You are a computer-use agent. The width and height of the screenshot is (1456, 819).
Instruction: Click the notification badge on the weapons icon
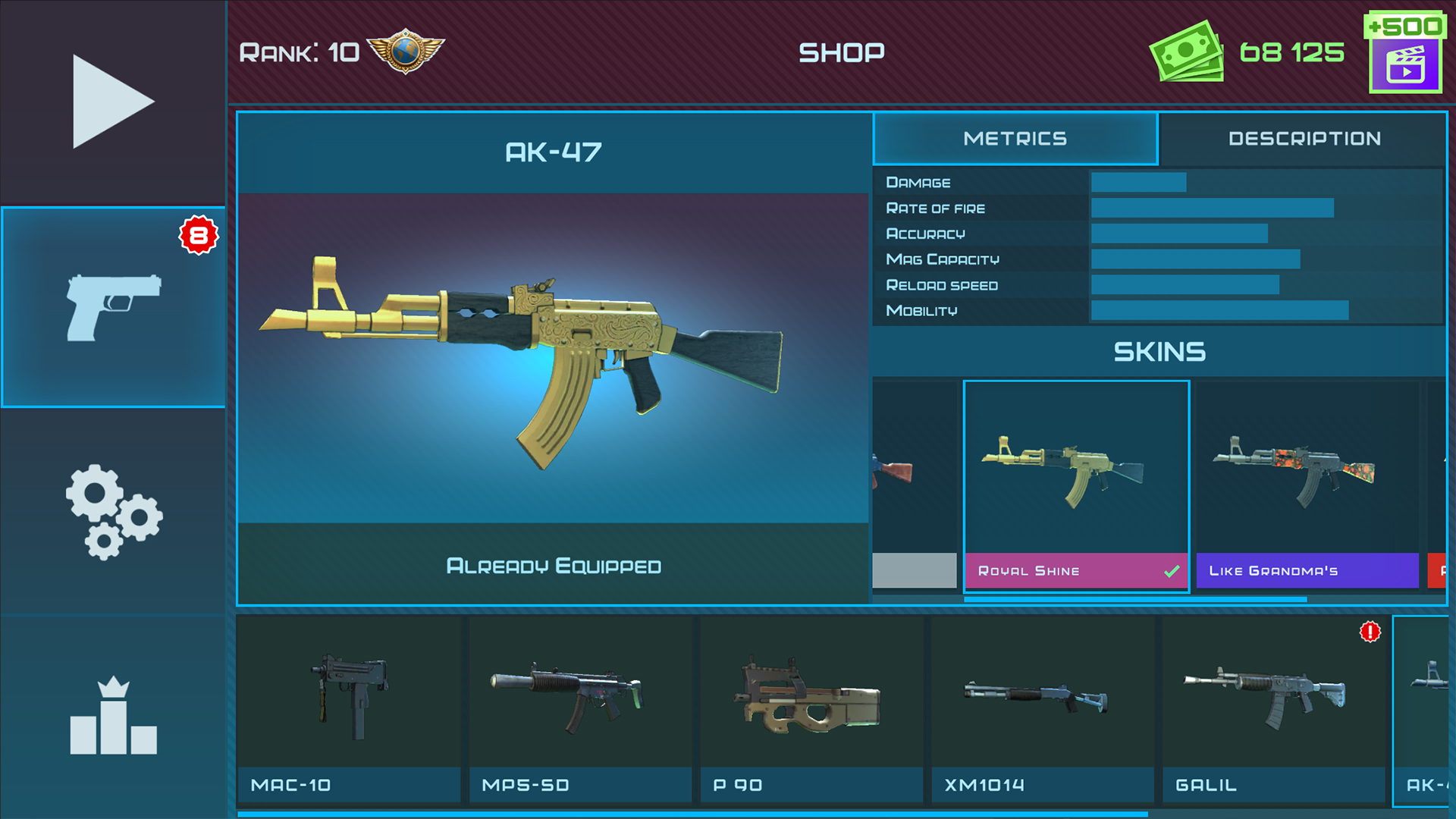(197, 235)
